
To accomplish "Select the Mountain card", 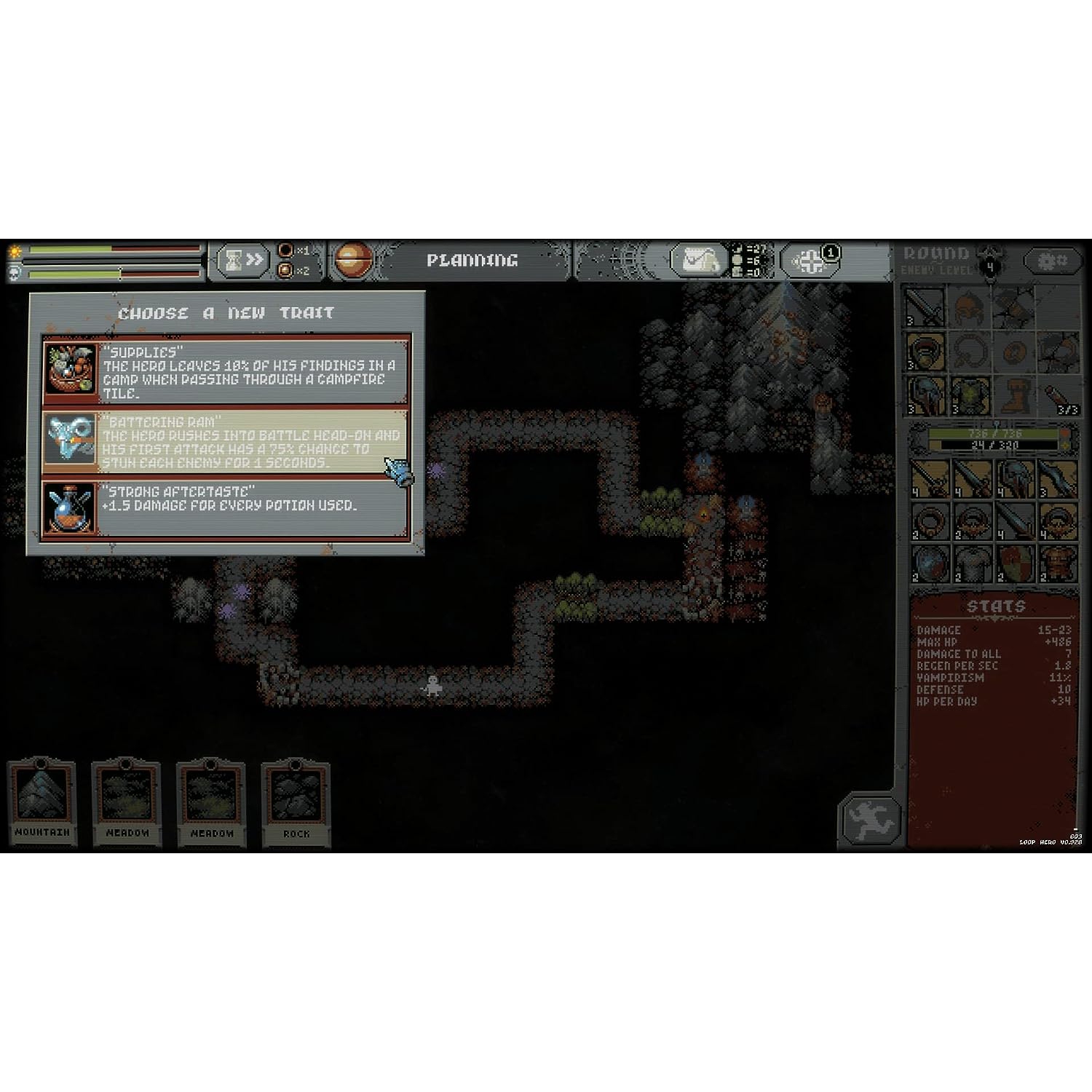I will (x=42, y=803).
